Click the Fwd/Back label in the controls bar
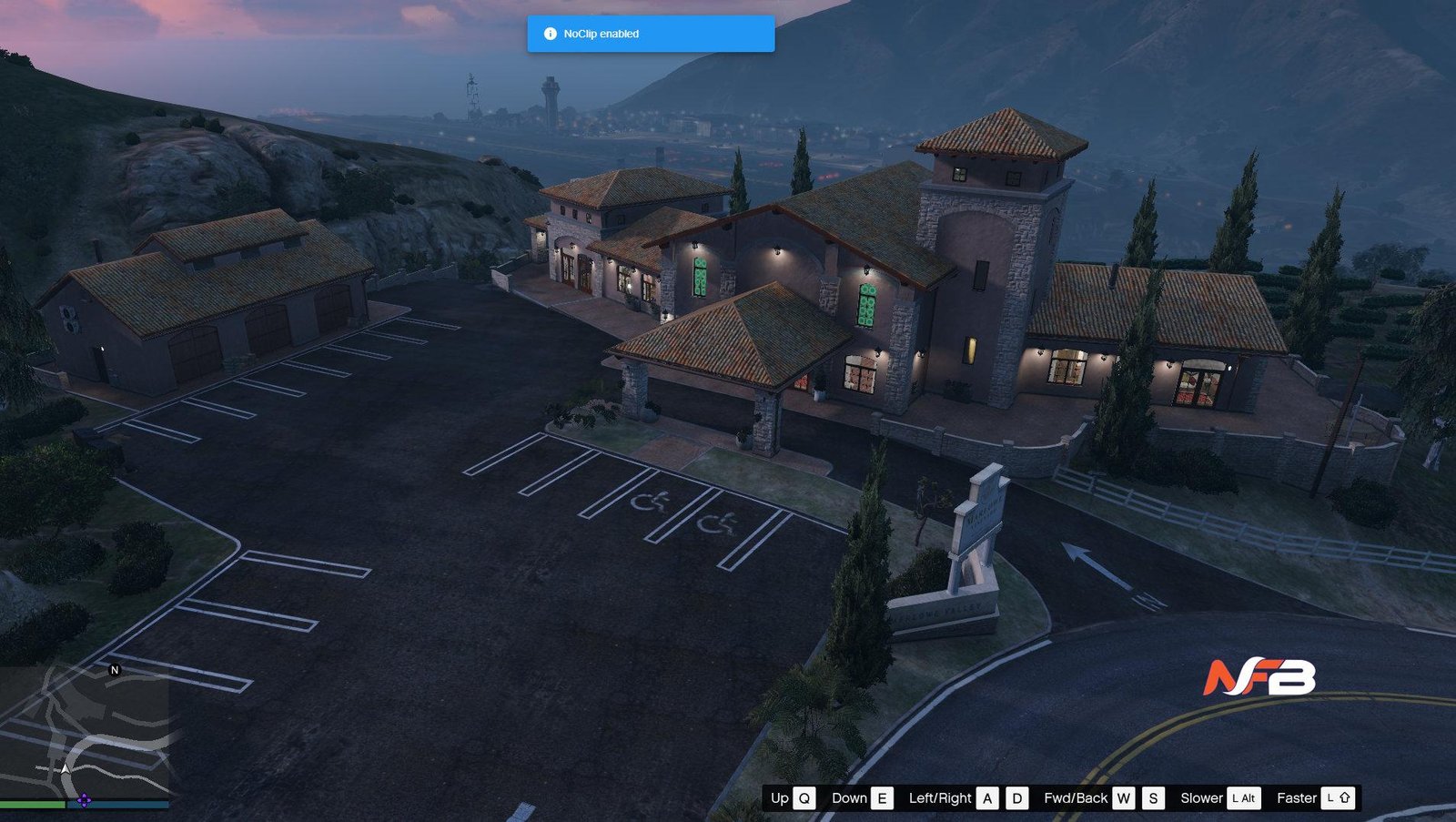Screen dimensions: 1456x822 [x=1076, y=798]
